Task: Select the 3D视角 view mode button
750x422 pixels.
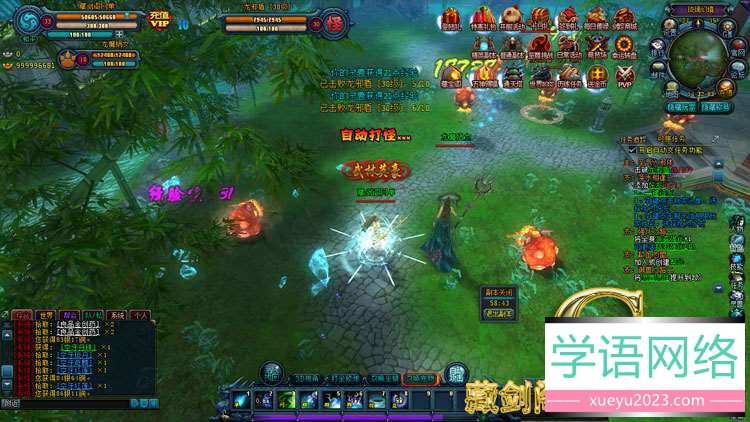Action: [x=306, y=379]
